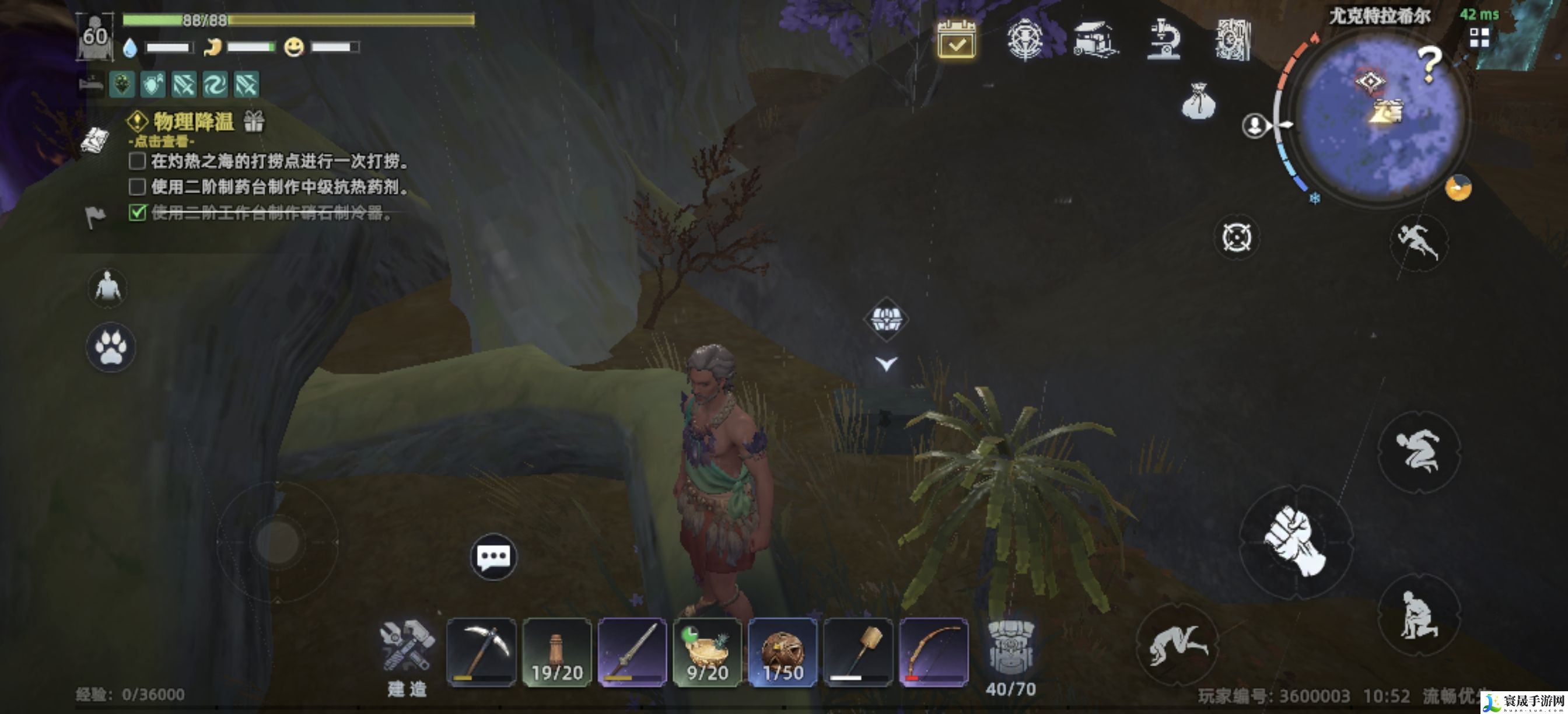View the 物理降温 quest details
The width and height of the screenshot is (1568, 714).
(194, 122)
